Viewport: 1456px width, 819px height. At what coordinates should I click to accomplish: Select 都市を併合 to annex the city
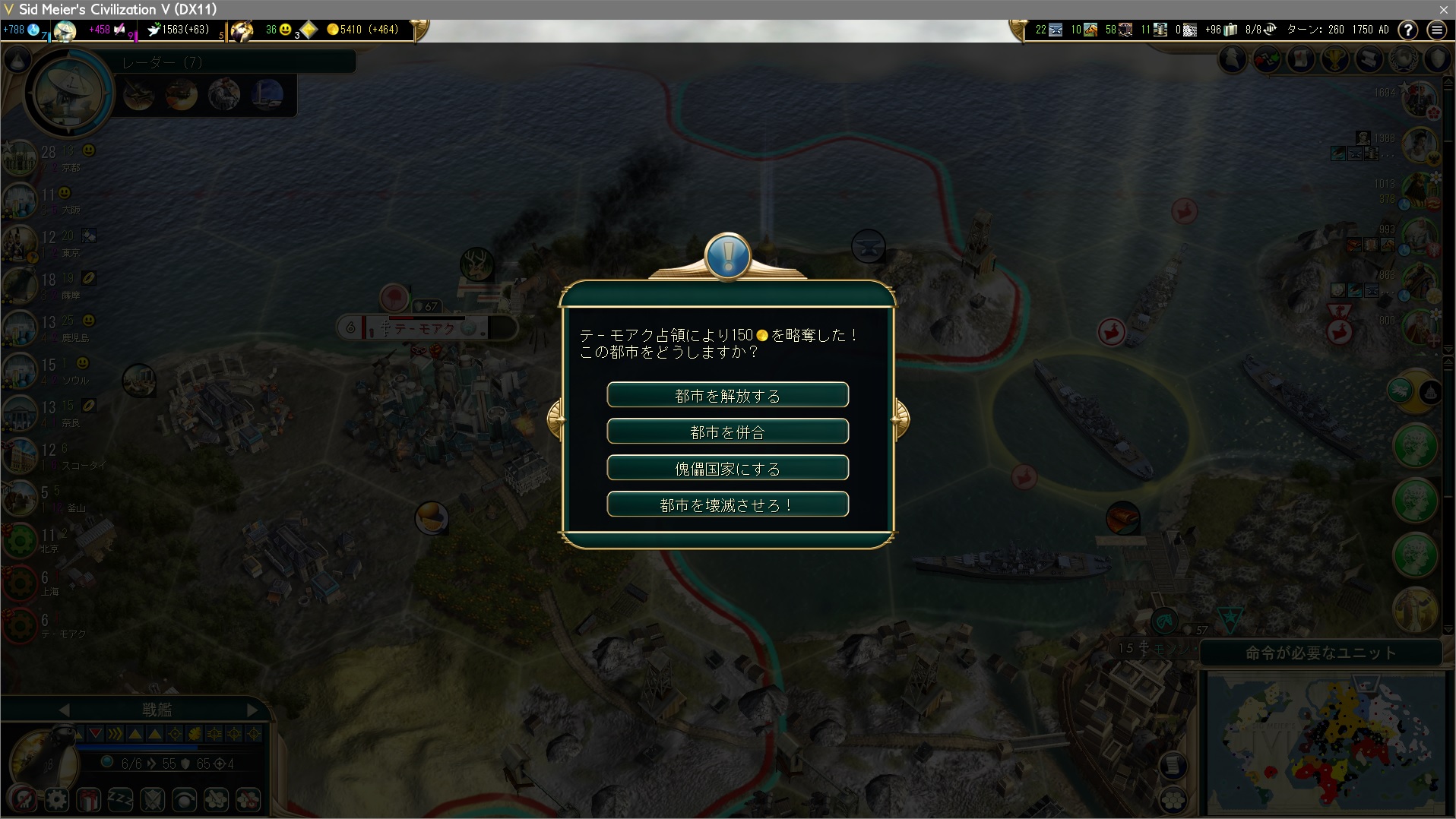pyautogui.click(x=727, y=432)
